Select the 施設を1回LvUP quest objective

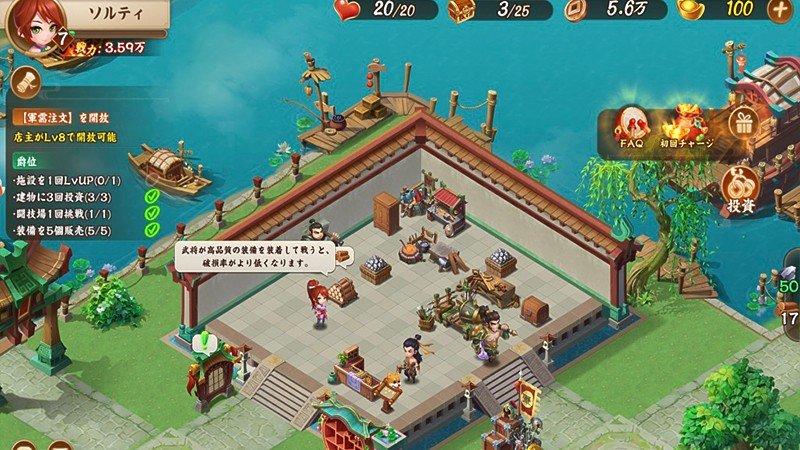[63, 179]
